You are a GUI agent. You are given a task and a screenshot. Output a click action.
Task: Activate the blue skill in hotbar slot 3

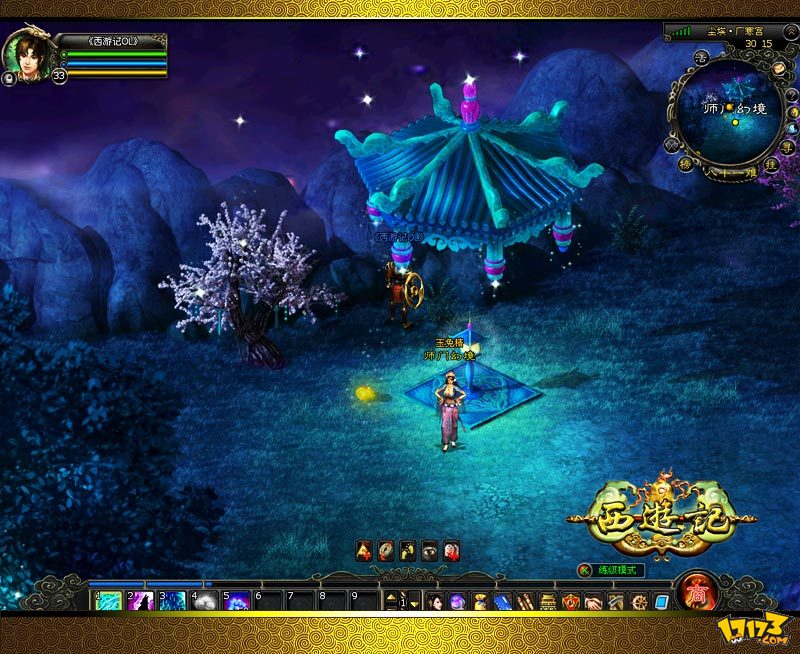(x=173, y=601)
